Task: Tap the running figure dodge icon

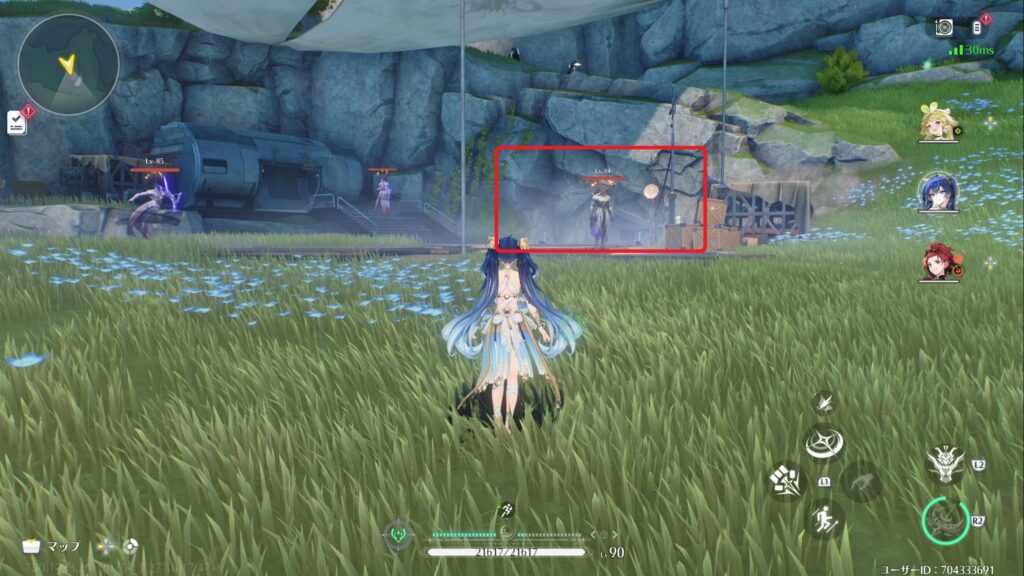Action: [825, 519]
